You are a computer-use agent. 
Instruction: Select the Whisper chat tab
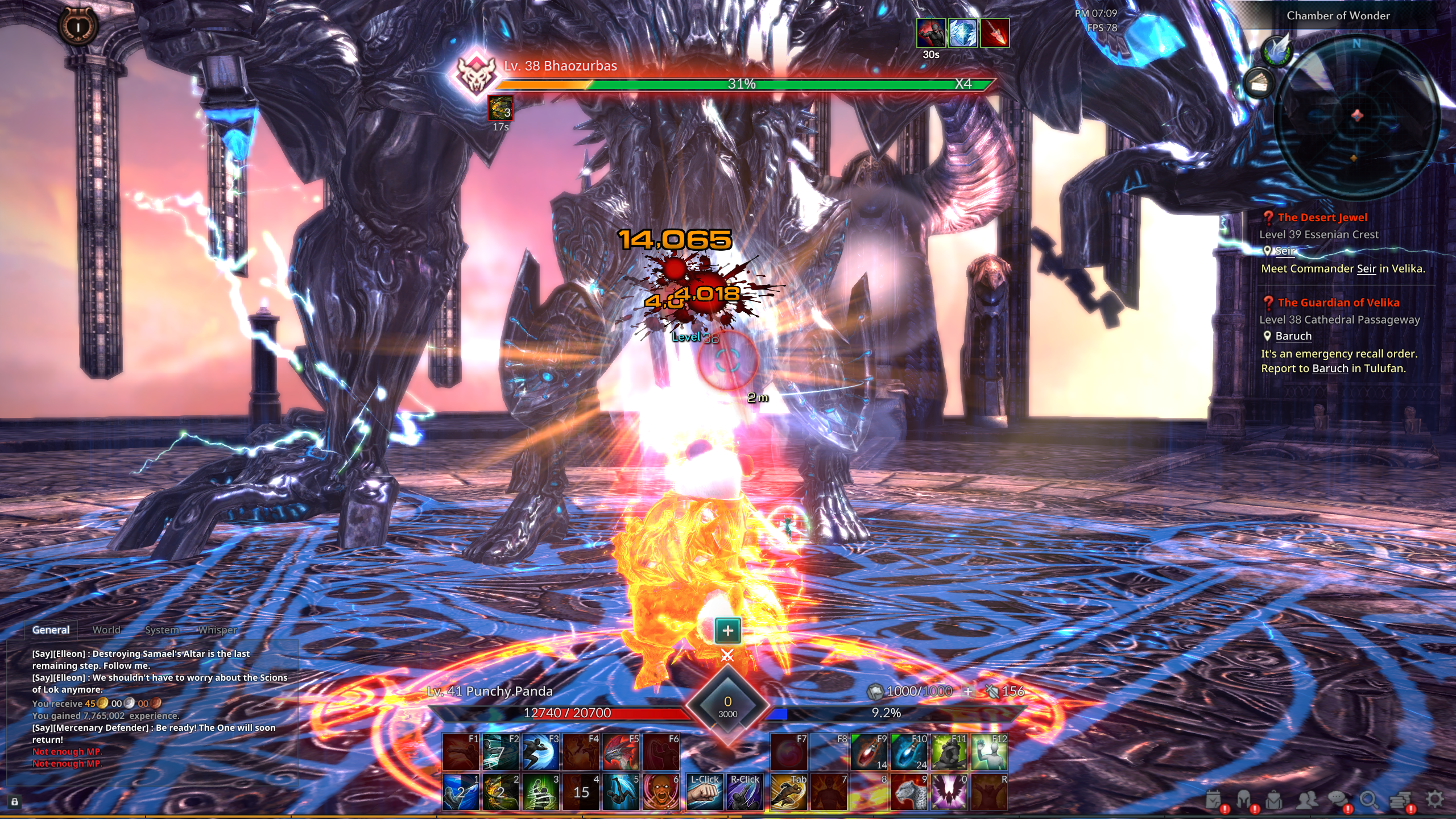[x=218, y=630]
